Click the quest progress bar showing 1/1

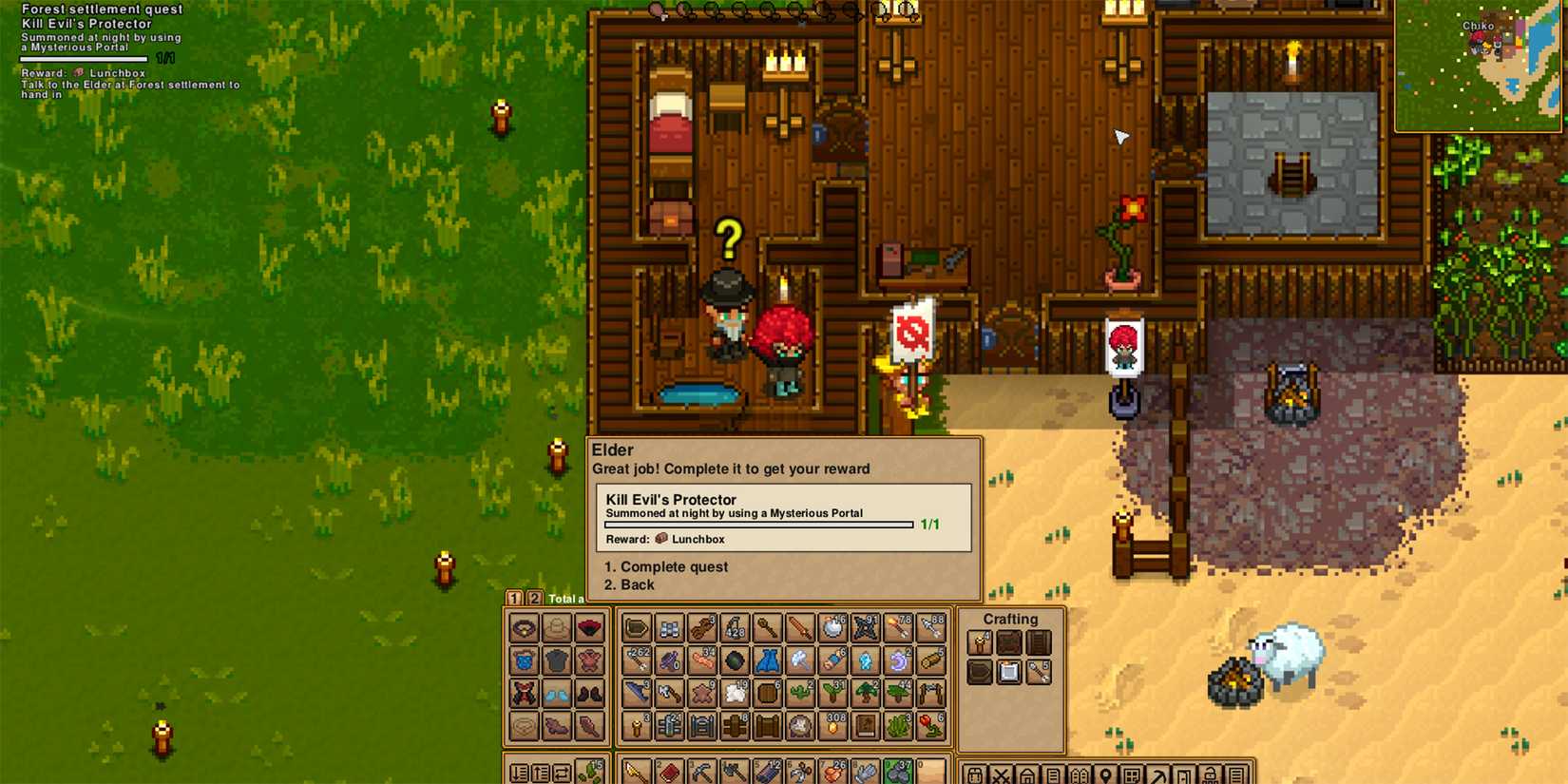[x=757, y=524]
